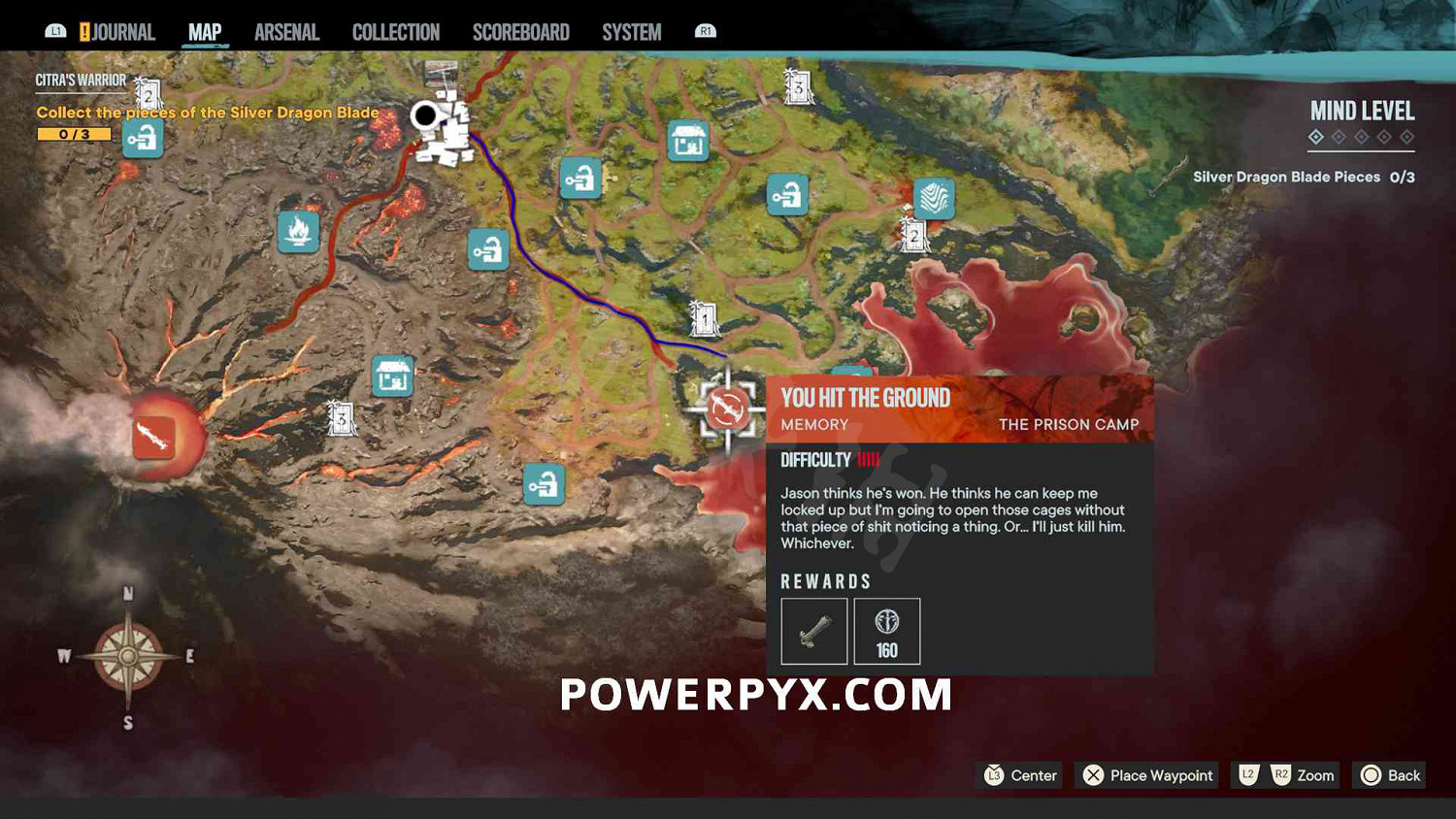Click the compass rose in bottom left
The width and height of the screenshot is (1456, 819).
(x=126, y=655)
